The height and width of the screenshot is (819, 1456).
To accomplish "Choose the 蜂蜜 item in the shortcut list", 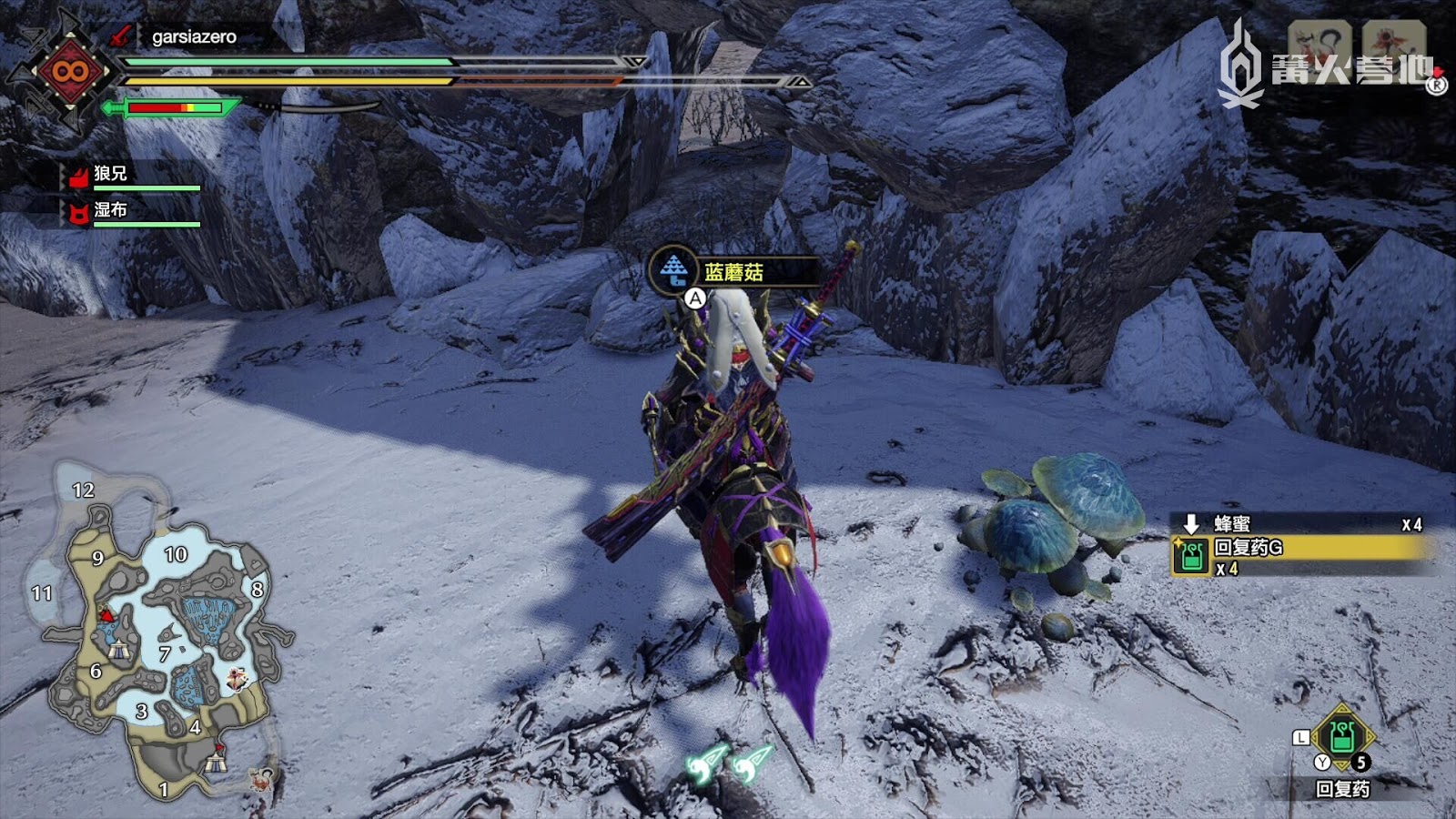I will [x=1232, y=524].
